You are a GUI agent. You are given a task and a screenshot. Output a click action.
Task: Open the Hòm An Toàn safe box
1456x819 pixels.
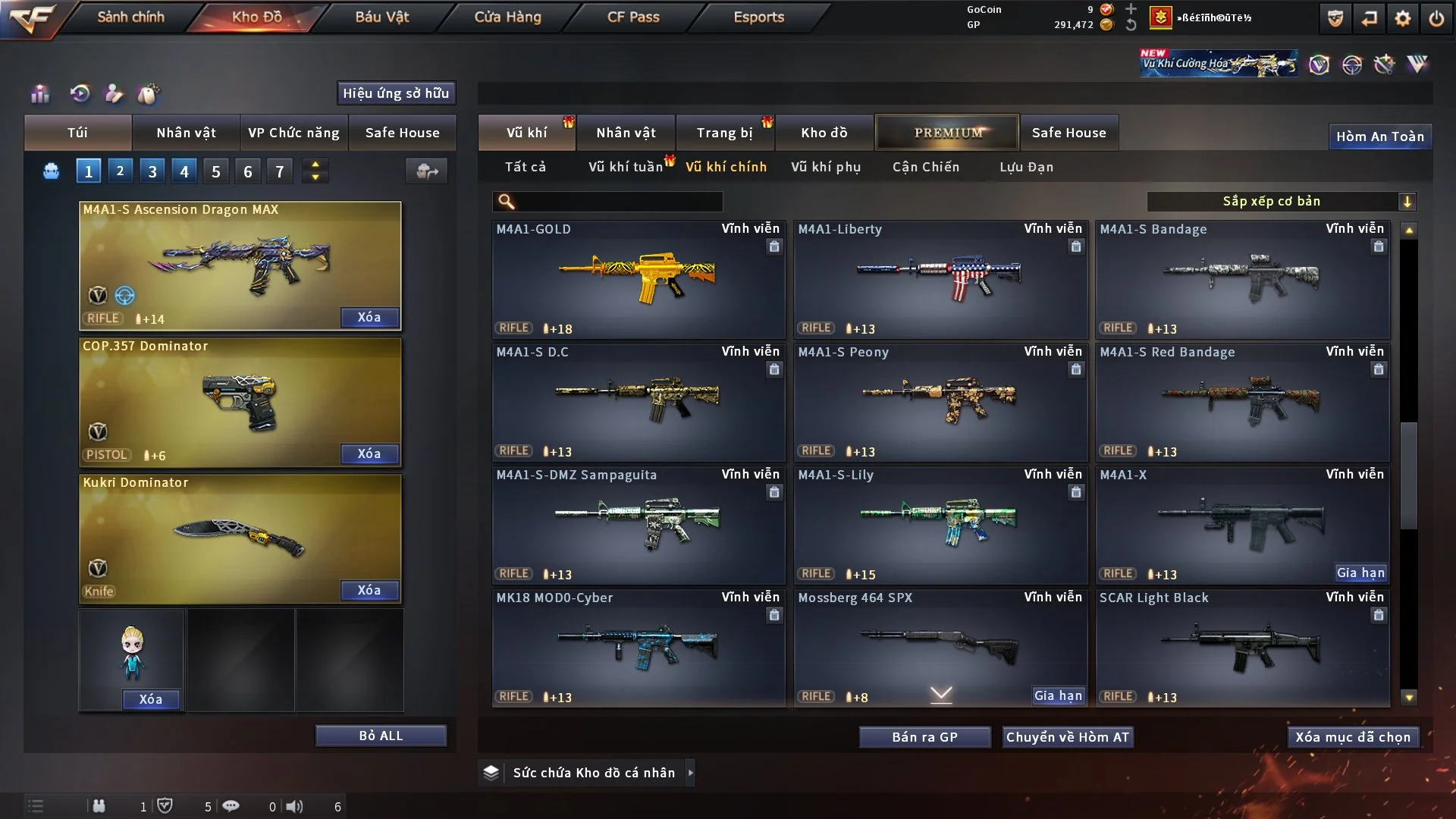point(1379,136)
